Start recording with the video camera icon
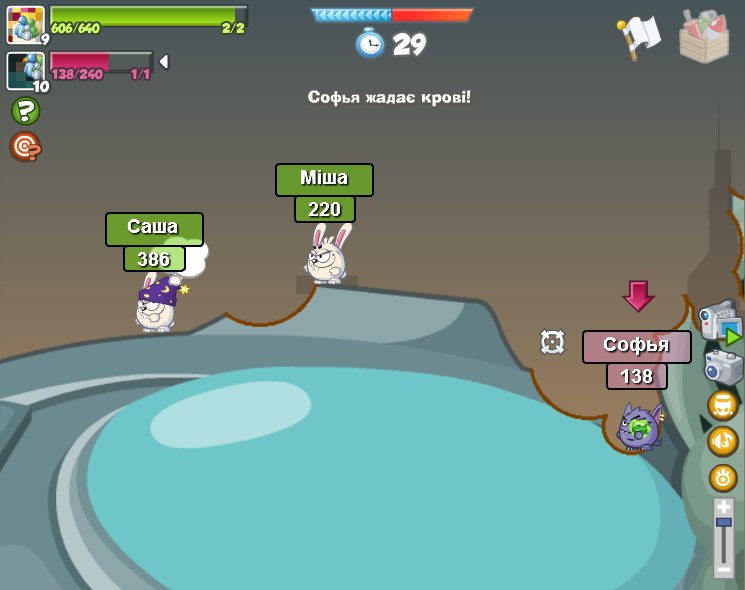This screenshot has height=590, width=745. point(718,321)
